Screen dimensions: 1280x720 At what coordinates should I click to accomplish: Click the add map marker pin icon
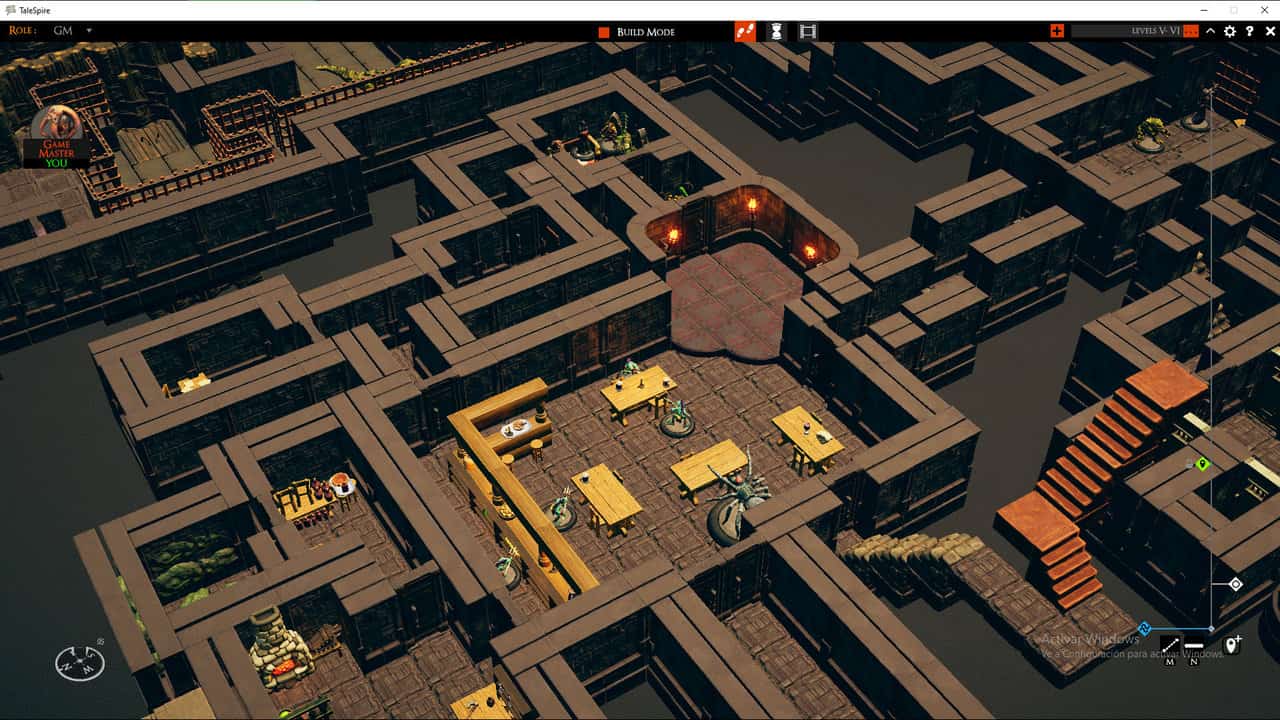point(1231,645)
